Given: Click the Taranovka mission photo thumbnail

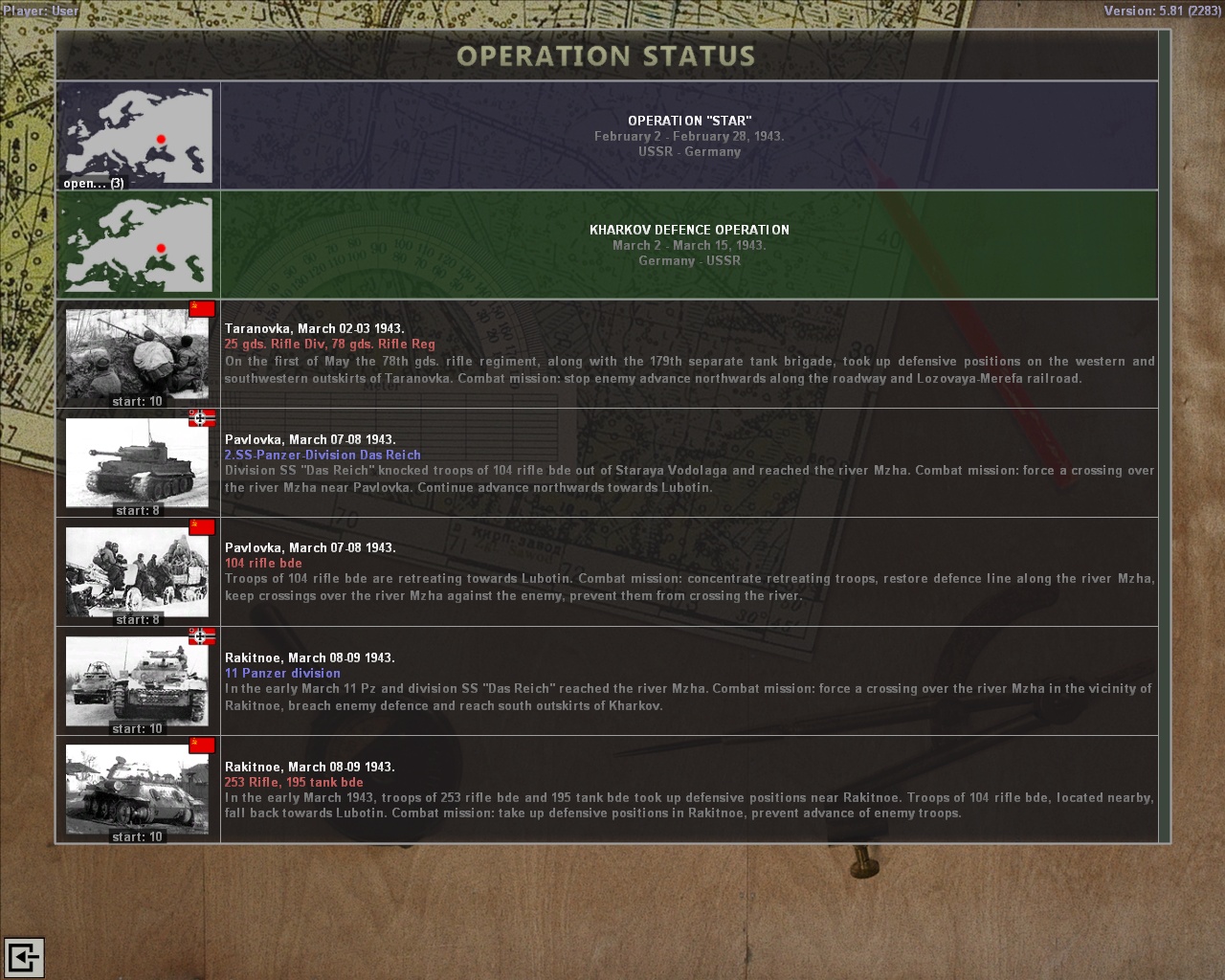Looking at the screenshot, I should (x=136, y=352).
